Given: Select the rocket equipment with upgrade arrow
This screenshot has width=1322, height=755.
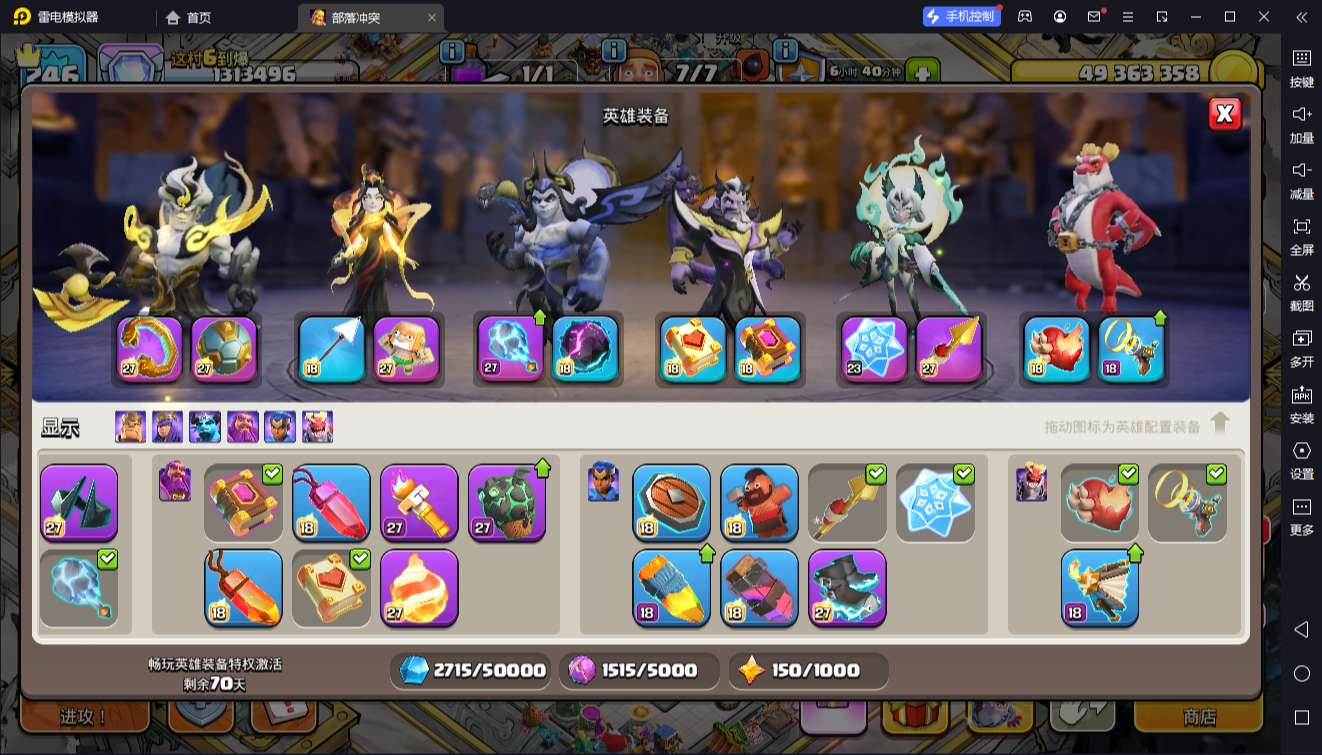Looking at the screenshot, I should (671, 587).
